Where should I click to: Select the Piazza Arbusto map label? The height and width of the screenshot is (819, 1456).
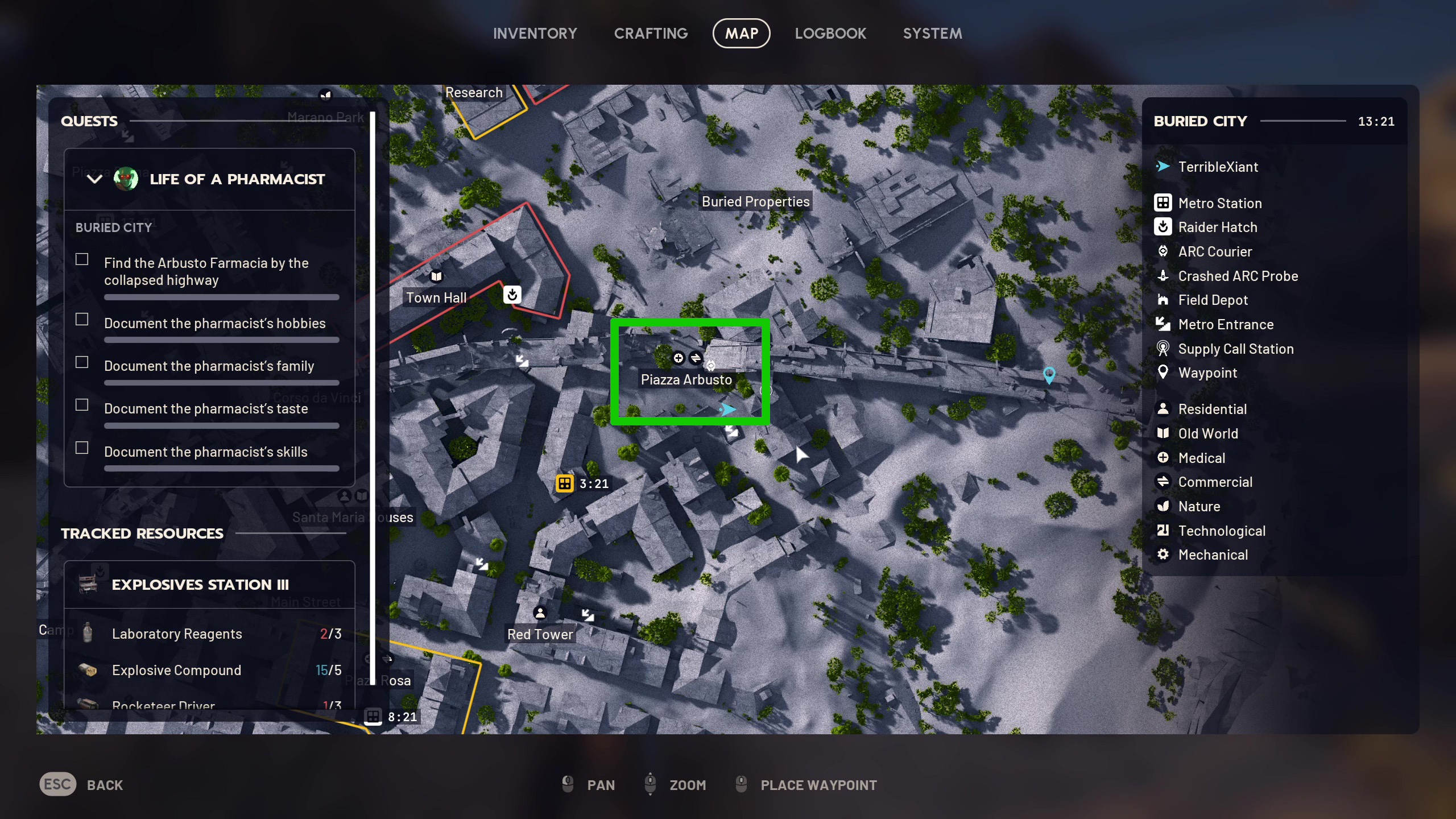[686, 380]
